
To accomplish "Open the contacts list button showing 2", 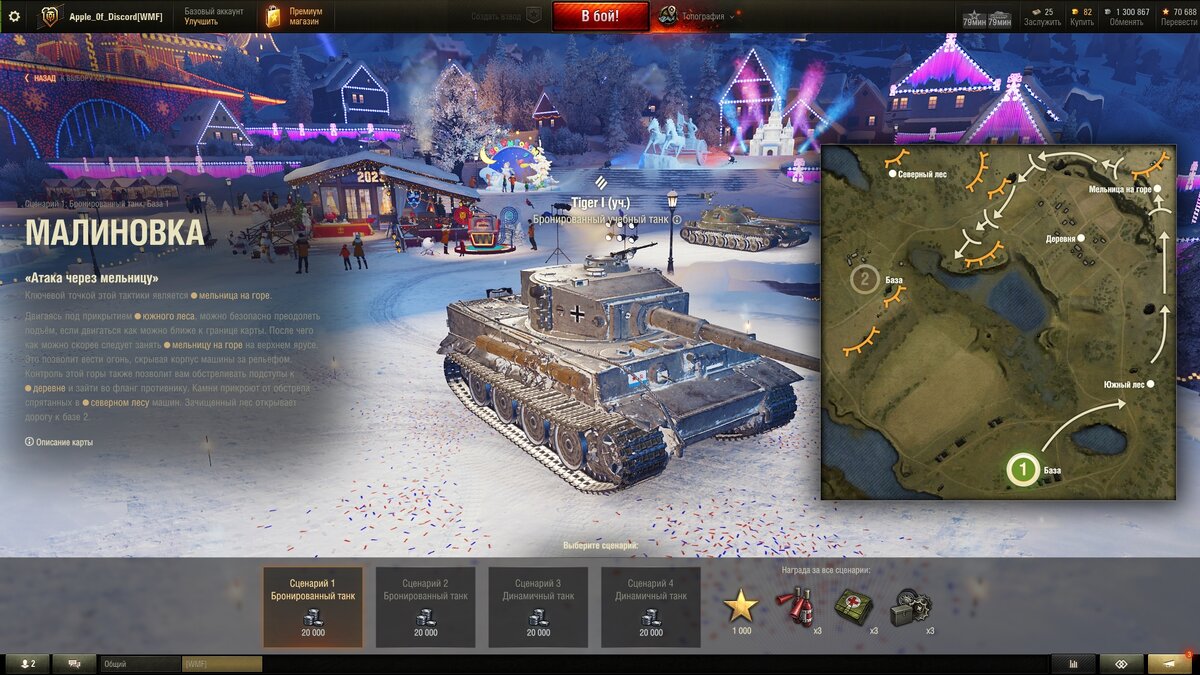I will pyautogui.click(x=26, y=664).
